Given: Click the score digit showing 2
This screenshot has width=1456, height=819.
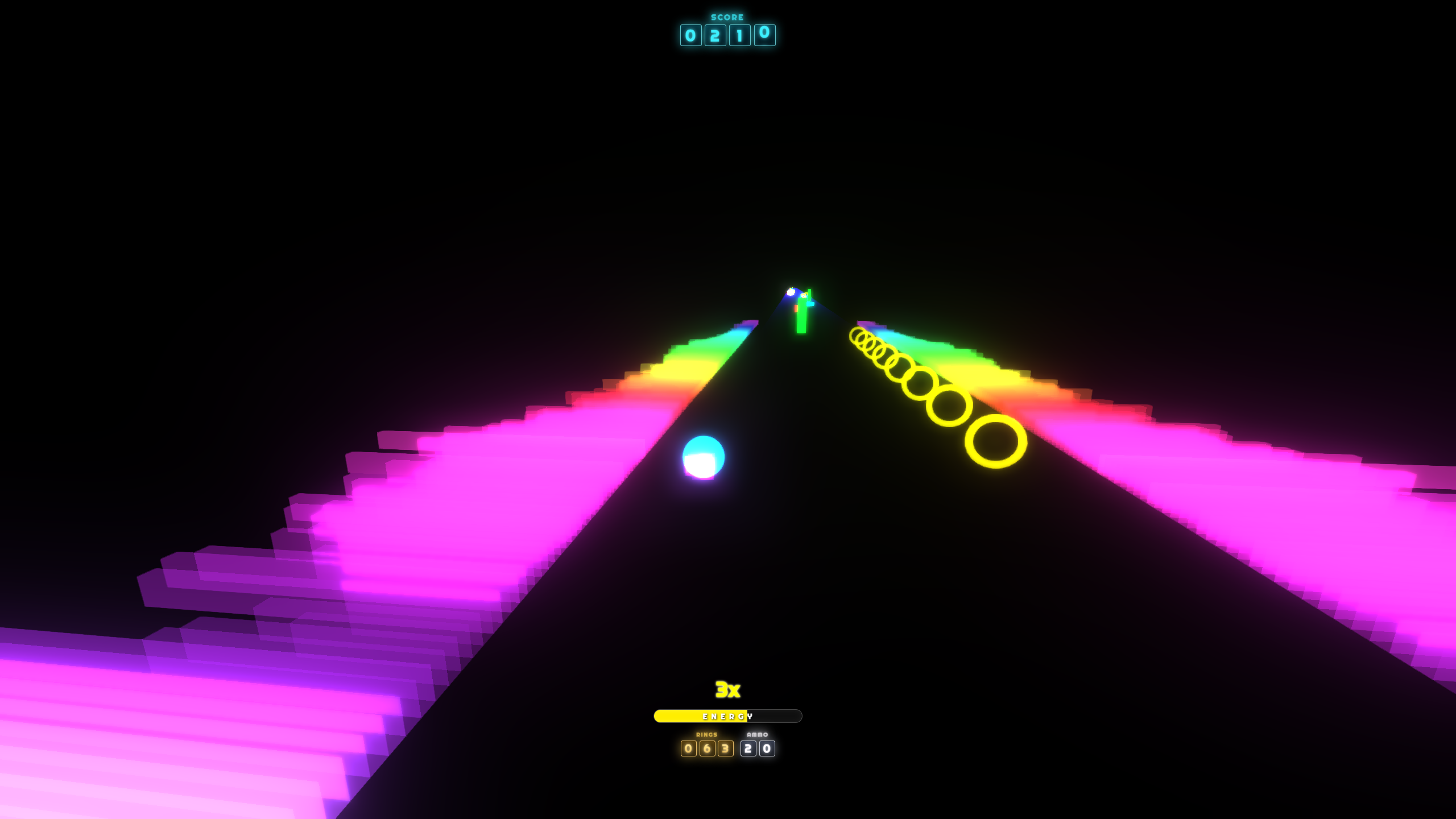Looking at the screenshot, I should pyautogui.click(x=714, y=35).
